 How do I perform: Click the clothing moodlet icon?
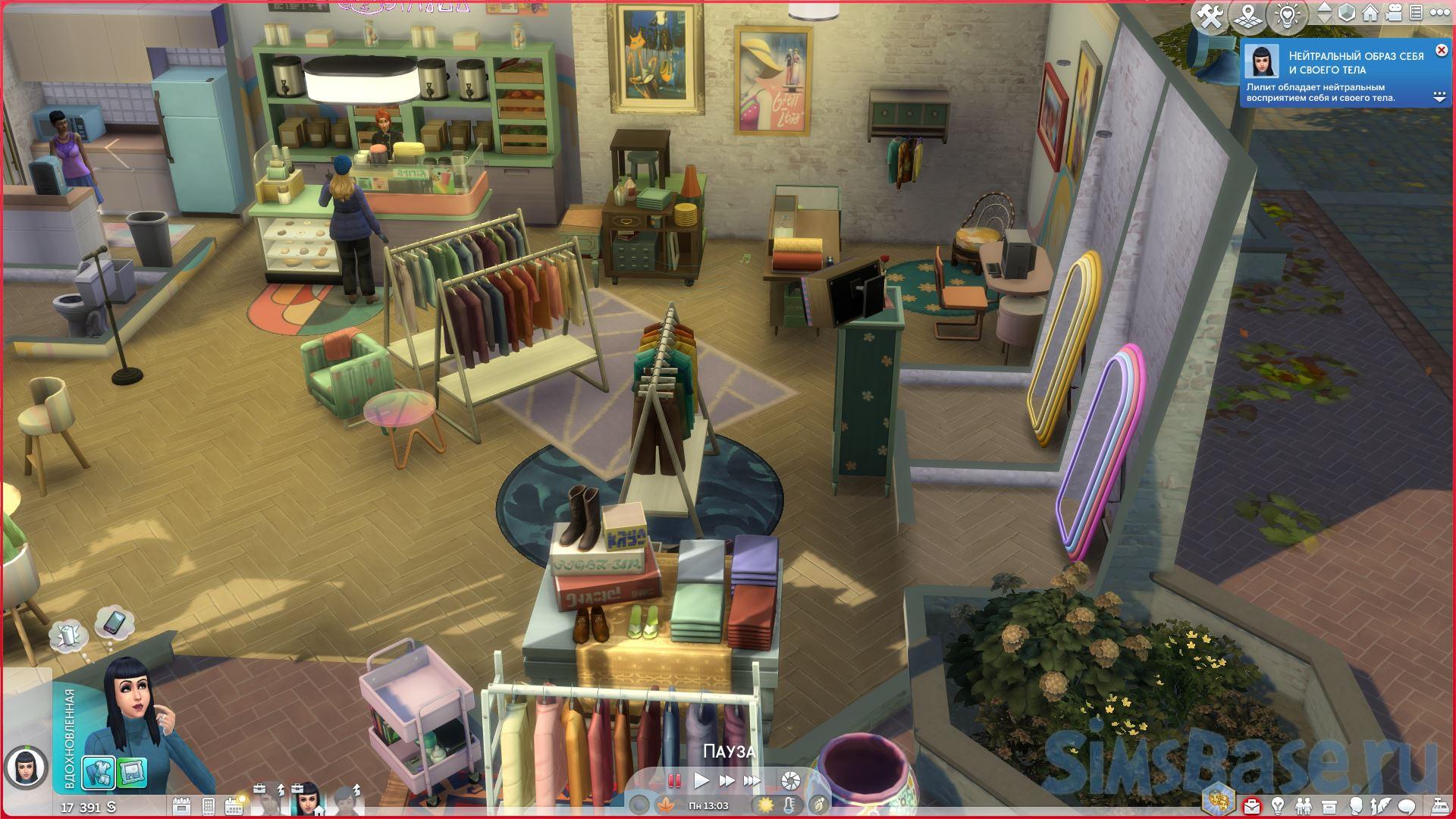point(99,773)
